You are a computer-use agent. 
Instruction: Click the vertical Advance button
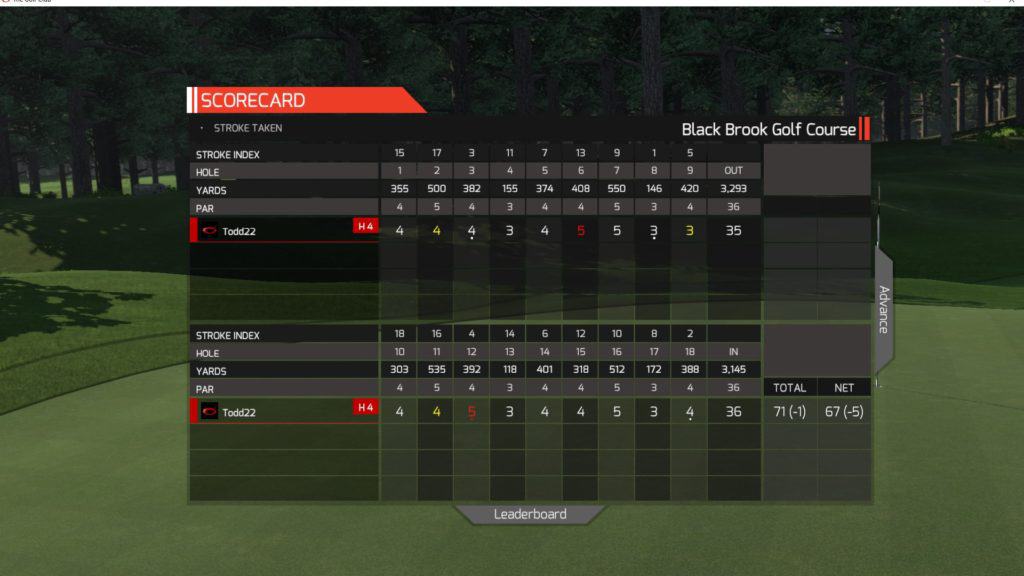[883, 310]
